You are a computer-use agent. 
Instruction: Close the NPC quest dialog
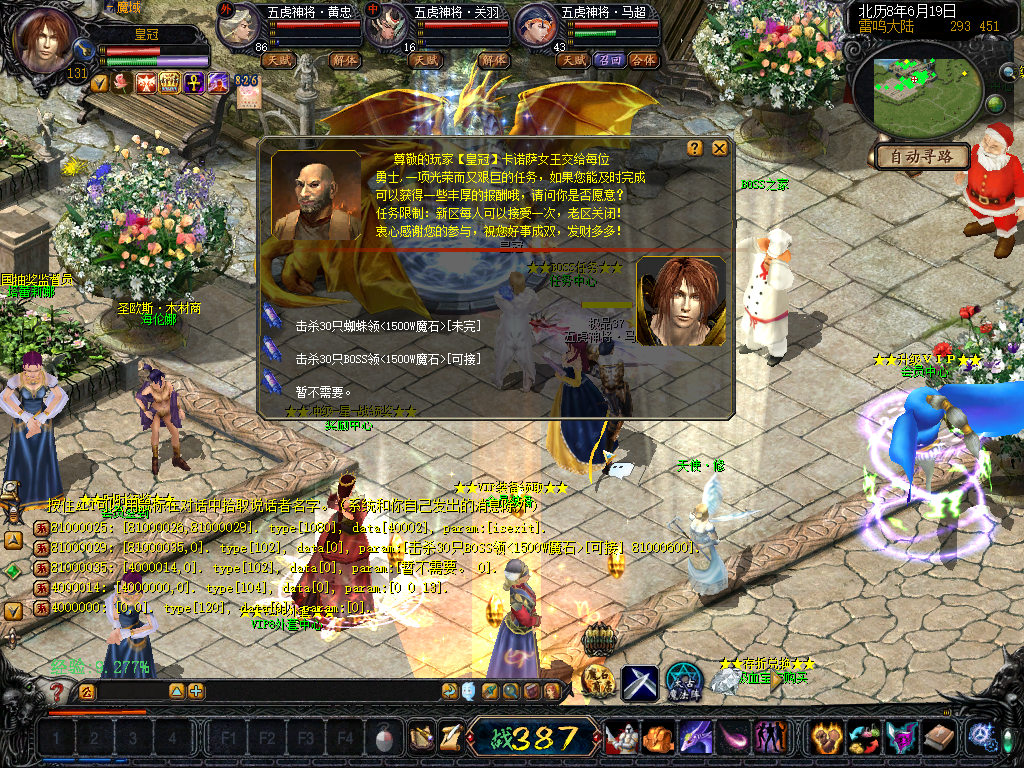click(719, 148)
